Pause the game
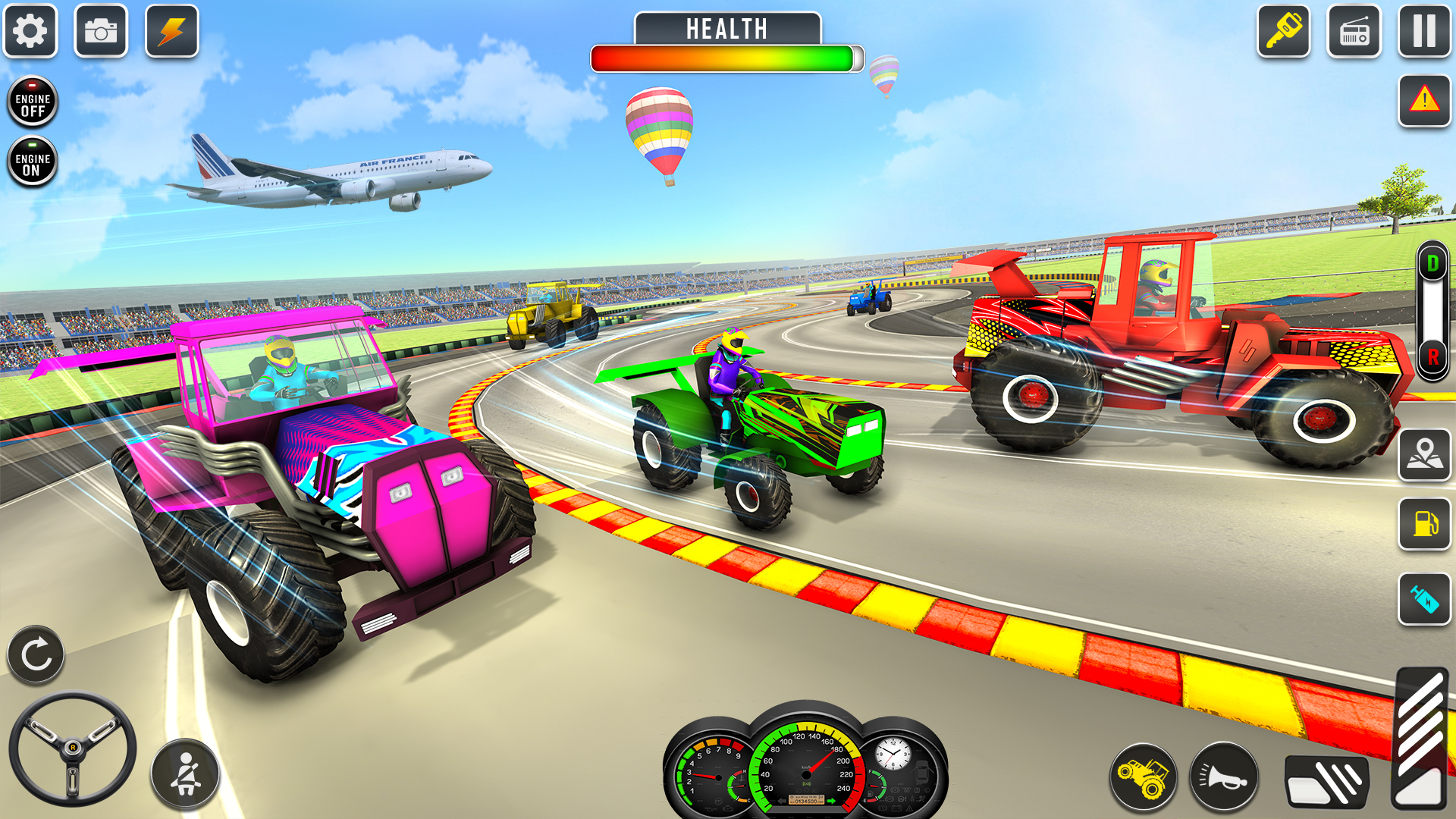1456x819 pixels. click(x=1424, y=32)
